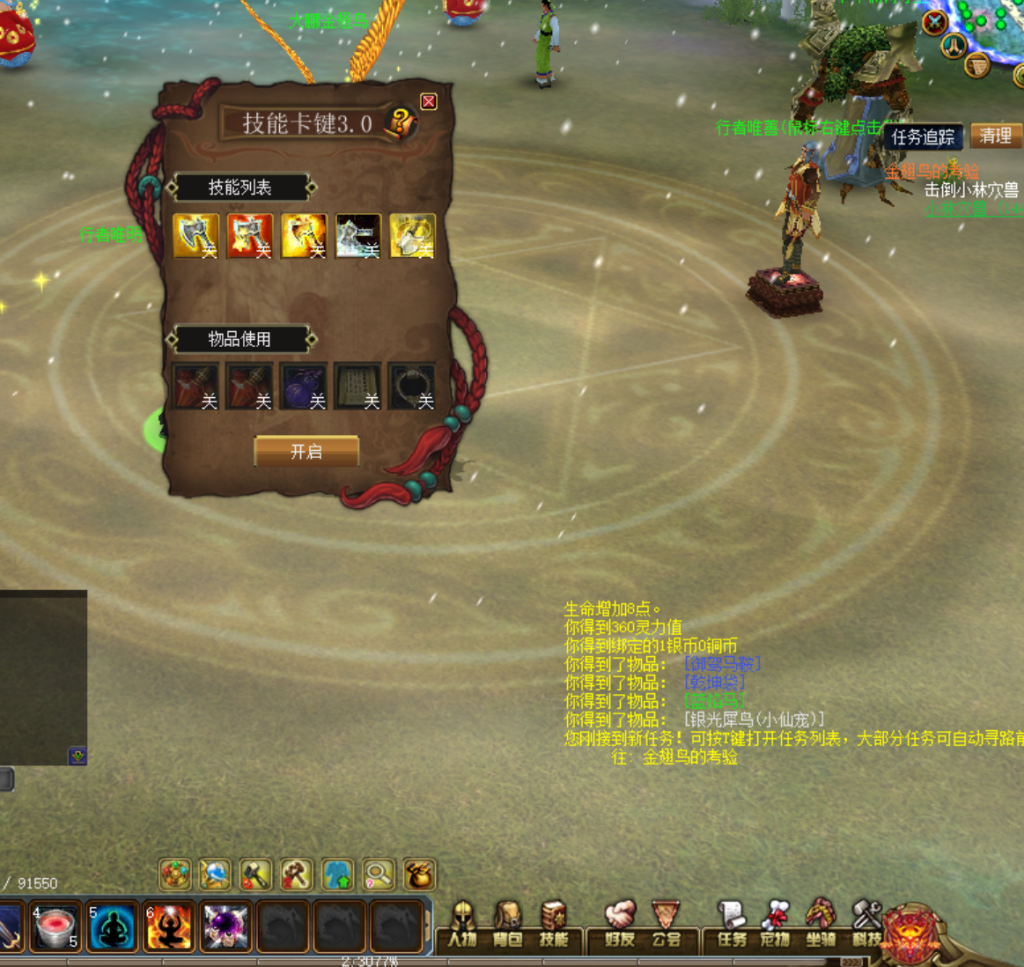The image size is (1024, 967).
Task: Open the 人物 character menu
Action: 462,925
